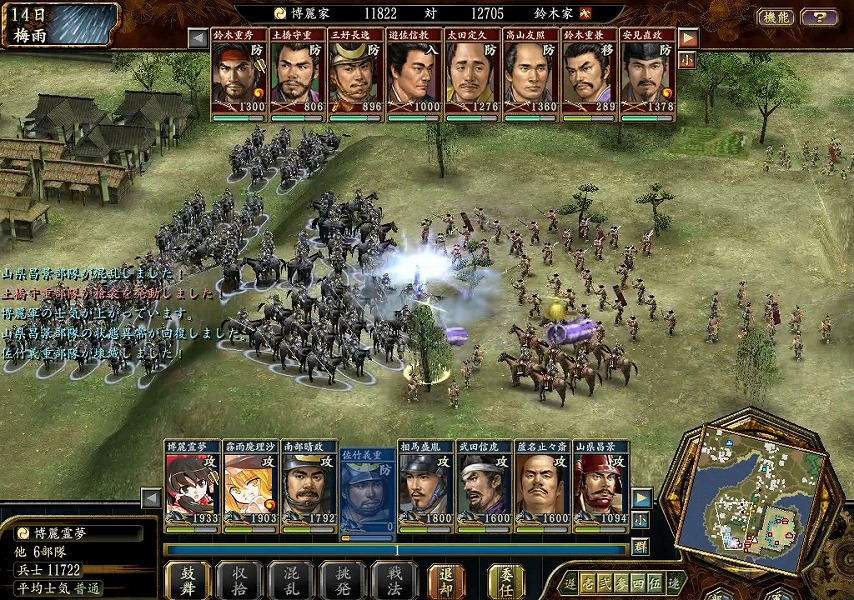The image size is (854, 600).
Task: Open the 機能 function menu
Action: (x=776, y=17)
